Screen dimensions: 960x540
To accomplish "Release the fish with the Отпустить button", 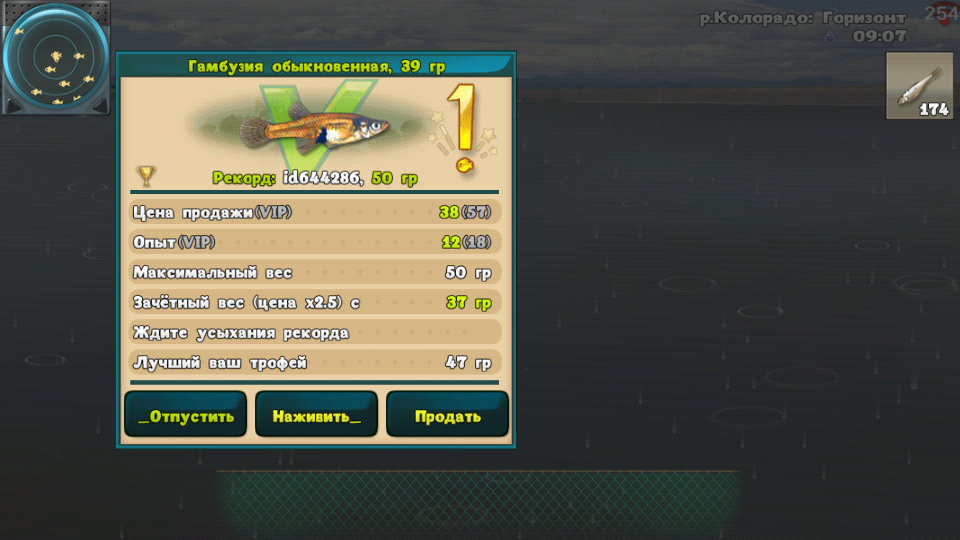I will coord(186,415).
